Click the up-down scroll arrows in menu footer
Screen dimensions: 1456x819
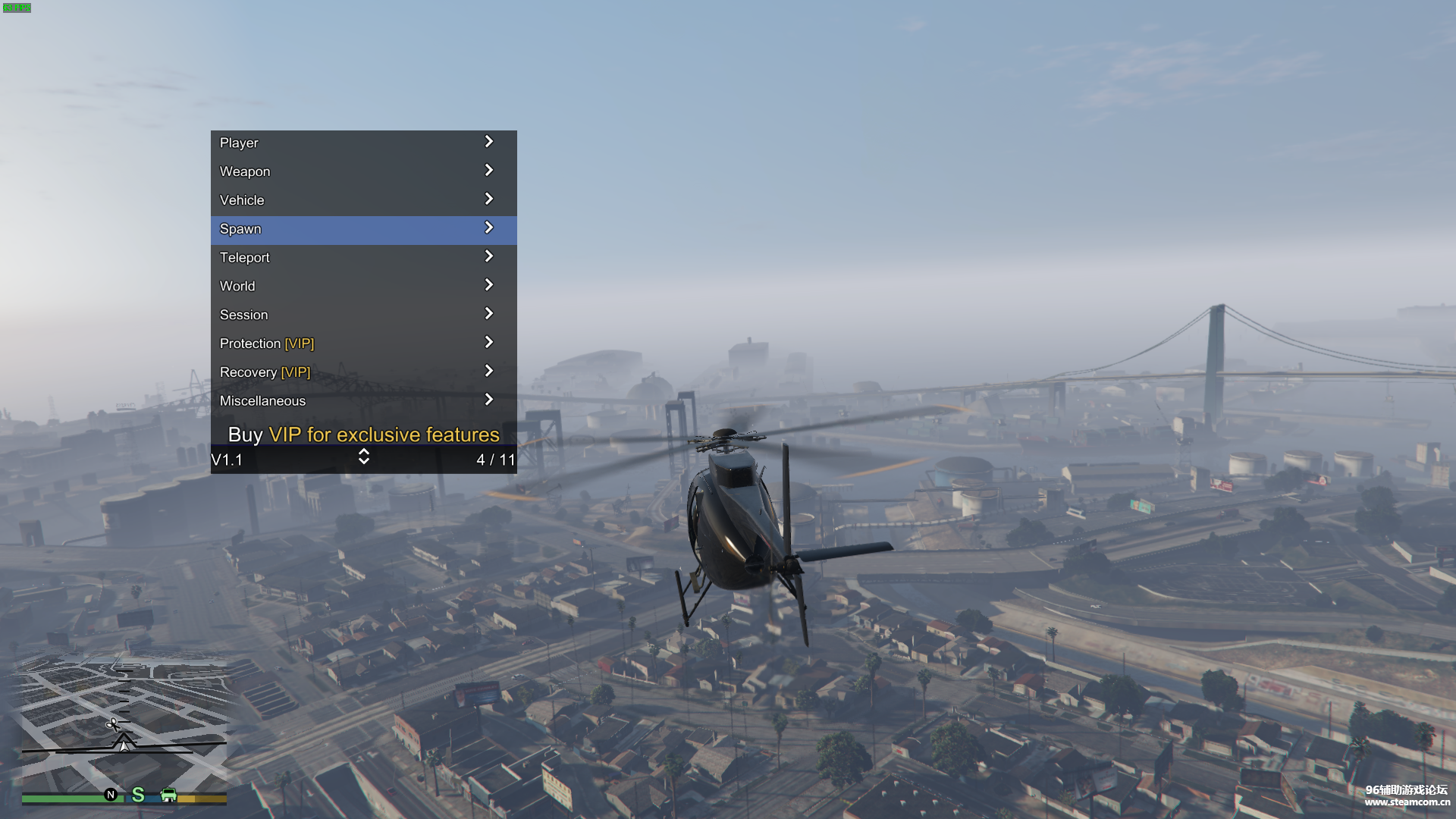coord(364,457)
